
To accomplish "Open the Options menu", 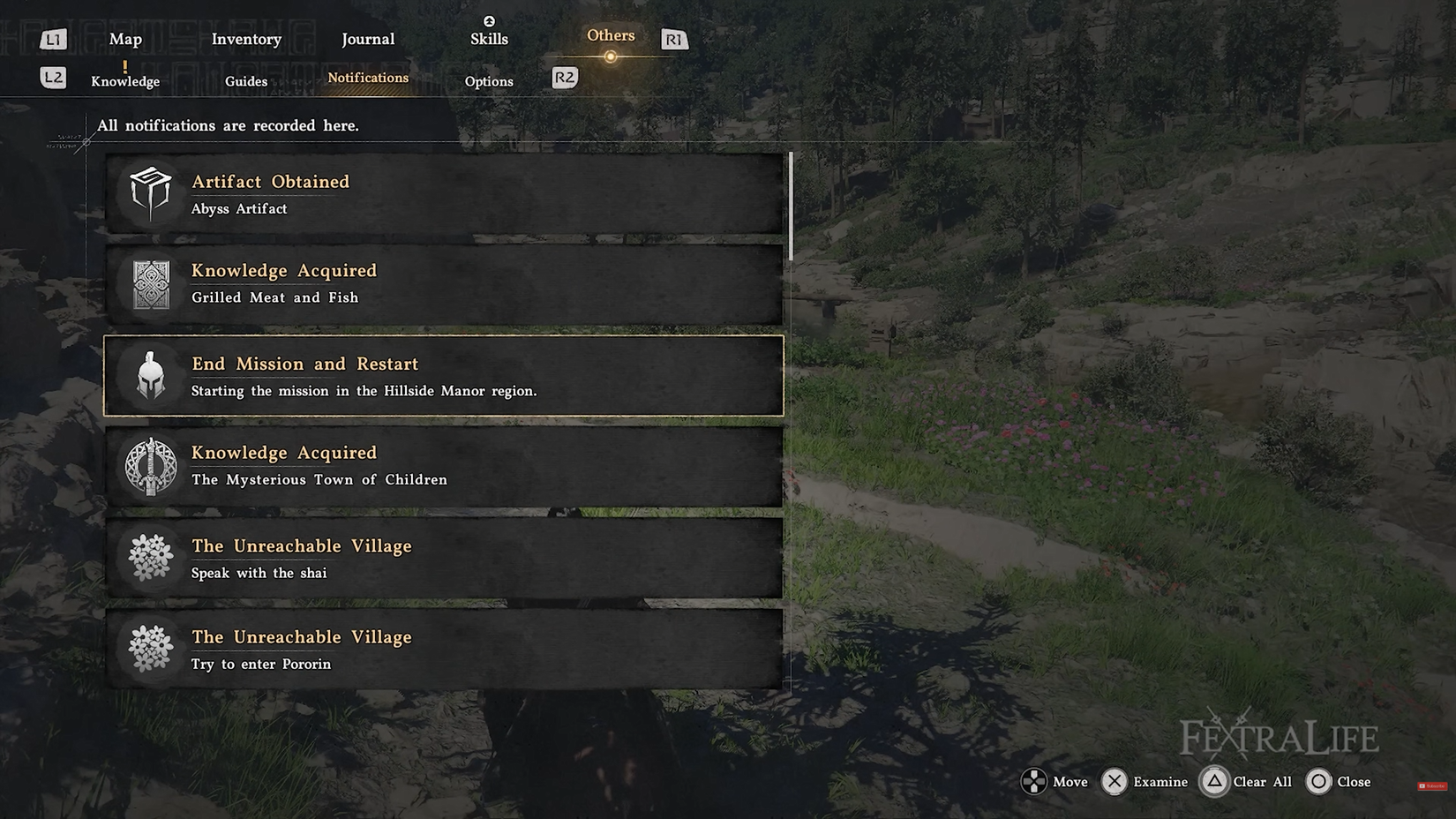I will [489, 81].
